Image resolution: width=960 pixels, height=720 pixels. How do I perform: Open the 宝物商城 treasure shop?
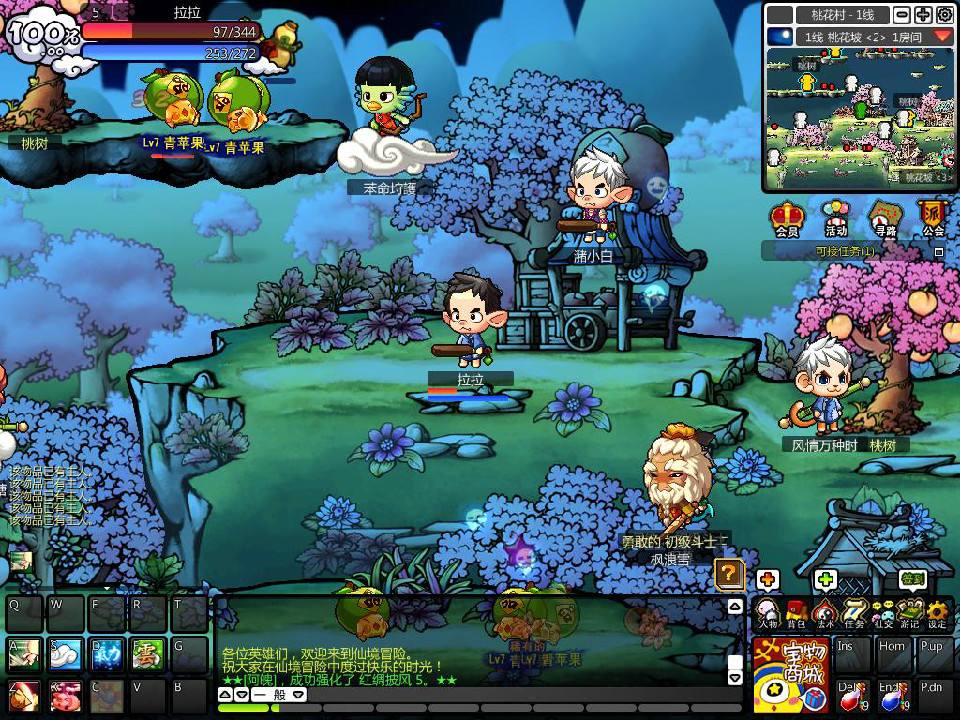click(x=790, y=675)
